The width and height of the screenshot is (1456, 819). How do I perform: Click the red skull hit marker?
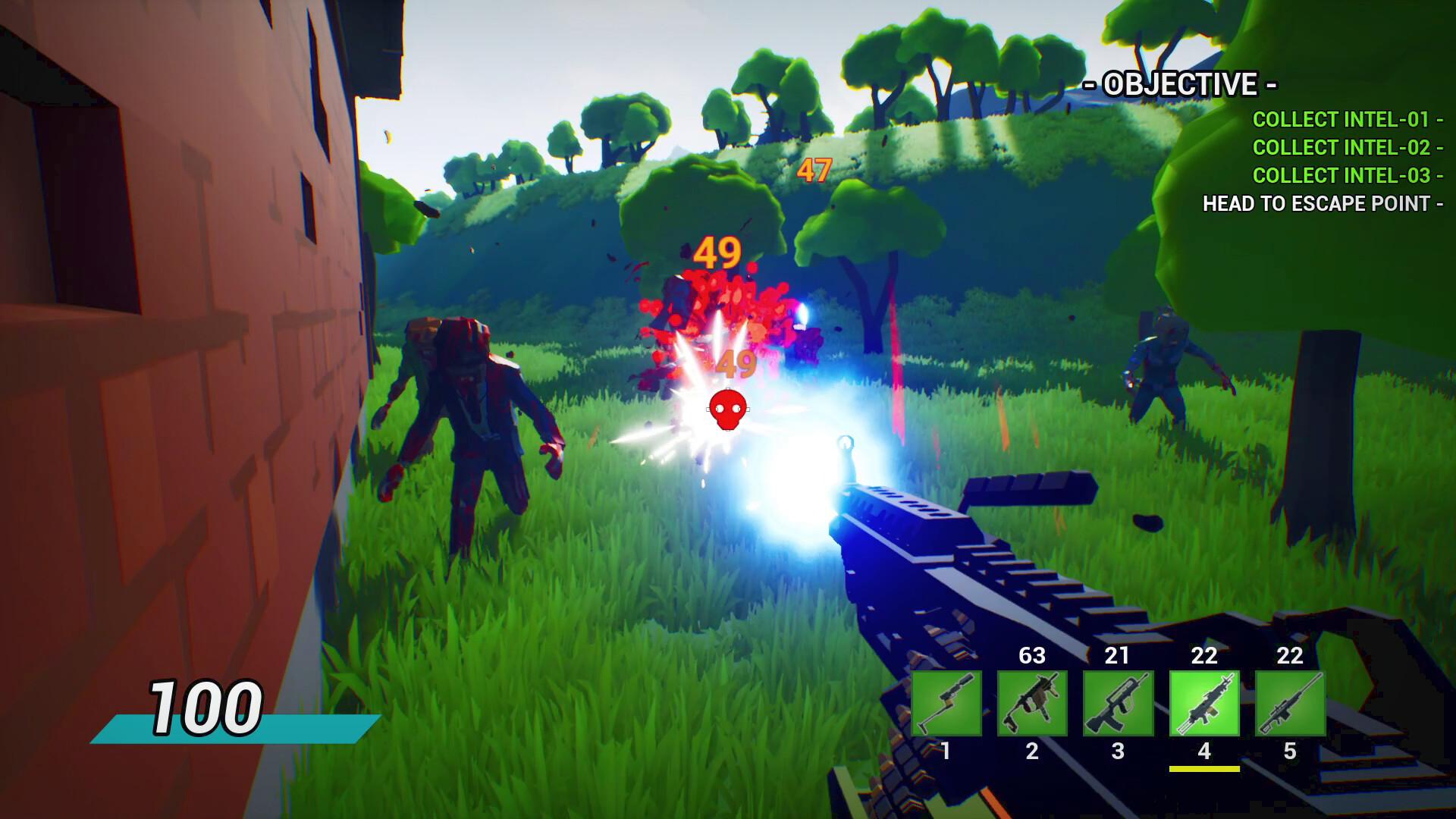[727, 408]
